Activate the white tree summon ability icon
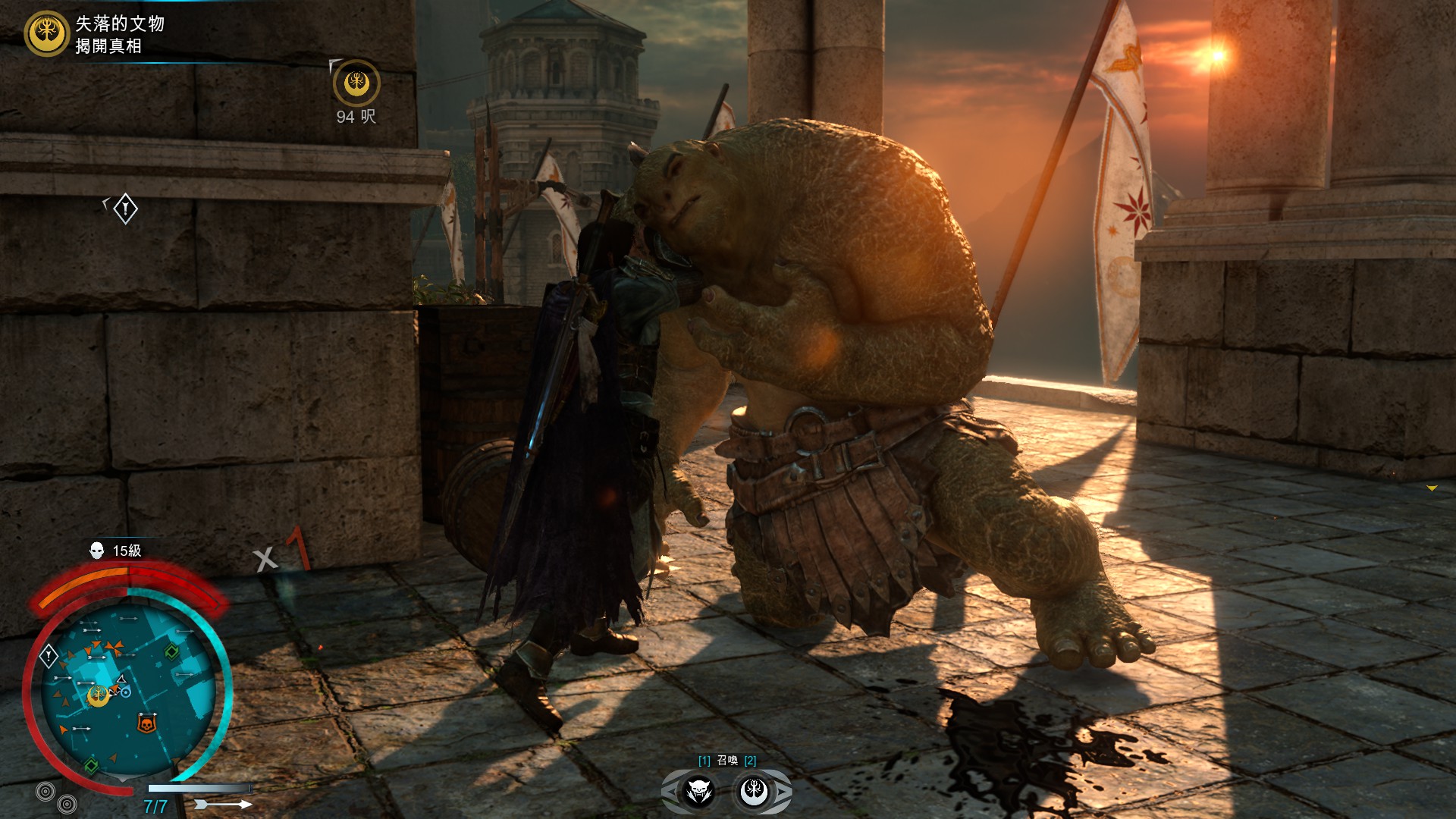1456x819 pixels. 755,792
